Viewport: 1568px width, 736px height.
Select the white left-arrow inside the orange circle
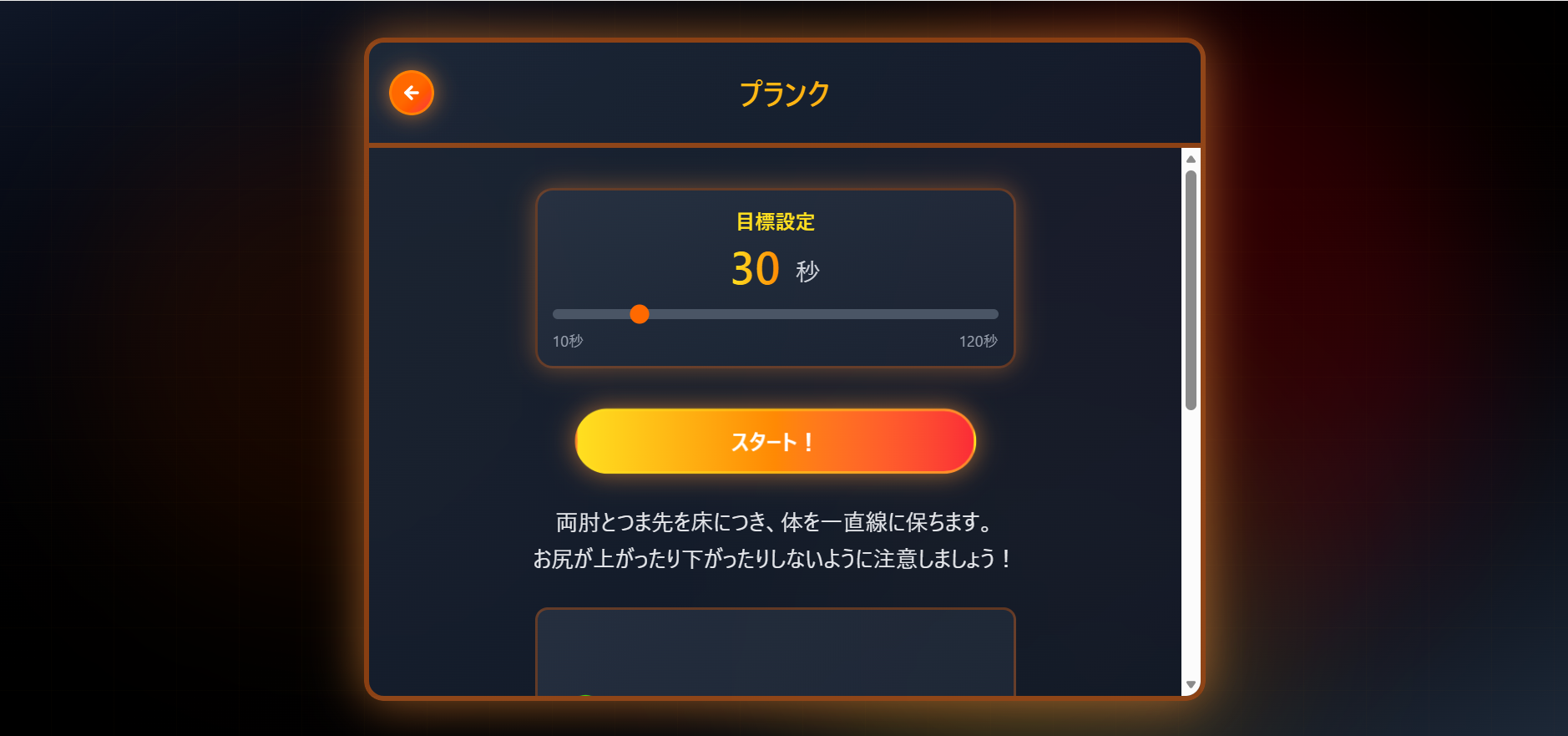[x=411, y=93]
